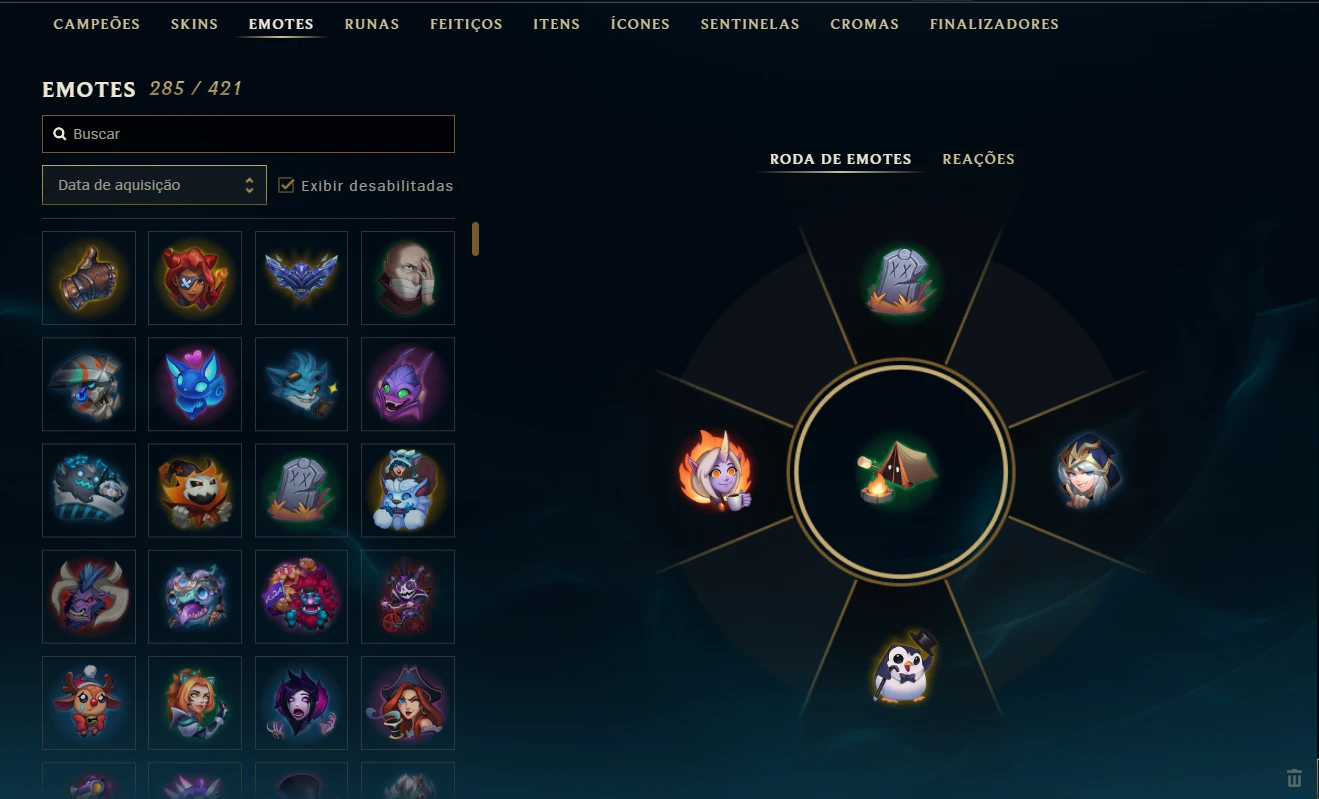
Task: Go to the CAMPEÕES section
Action: click(96, 23)
